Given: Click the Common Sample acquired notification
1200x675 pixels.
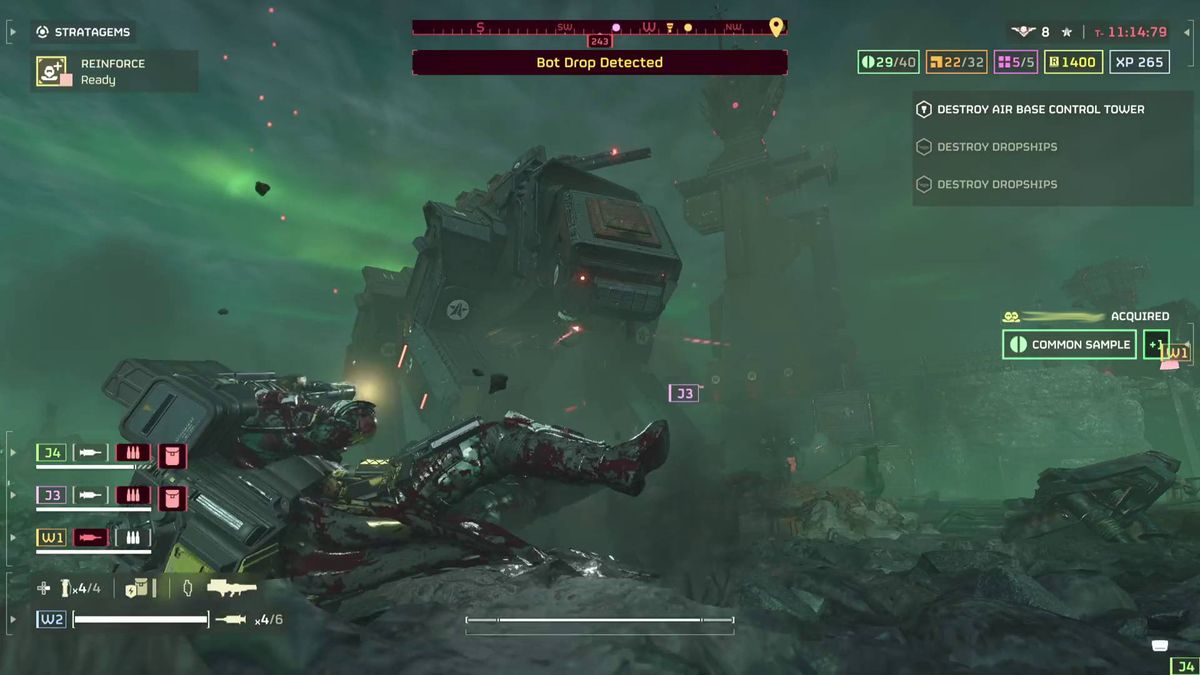Looking at the screenshot, I should pyautogui.click(x=1069, y=344).
